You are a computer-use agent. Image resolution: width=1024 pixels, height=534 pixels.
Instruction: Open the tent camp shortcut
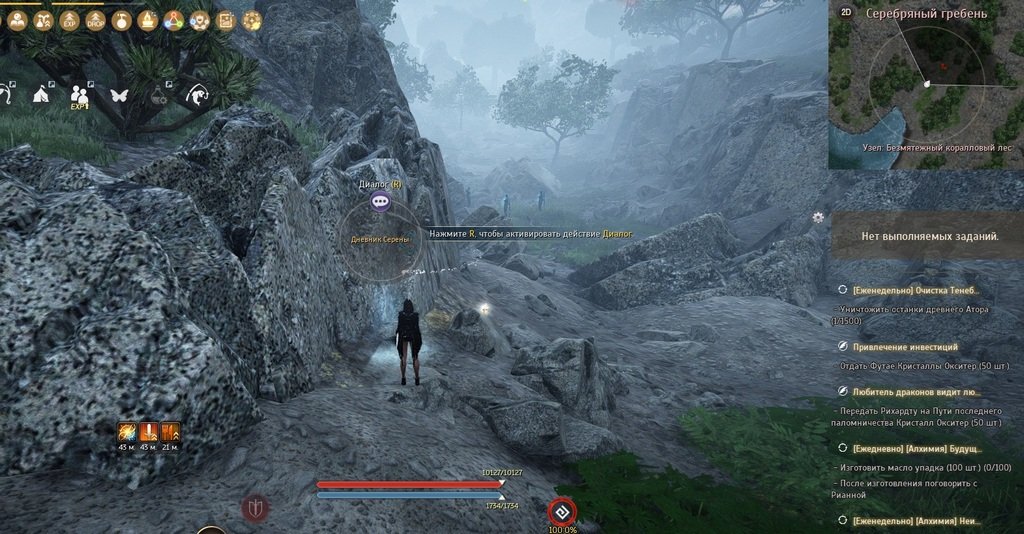click(x=42, y=95)
